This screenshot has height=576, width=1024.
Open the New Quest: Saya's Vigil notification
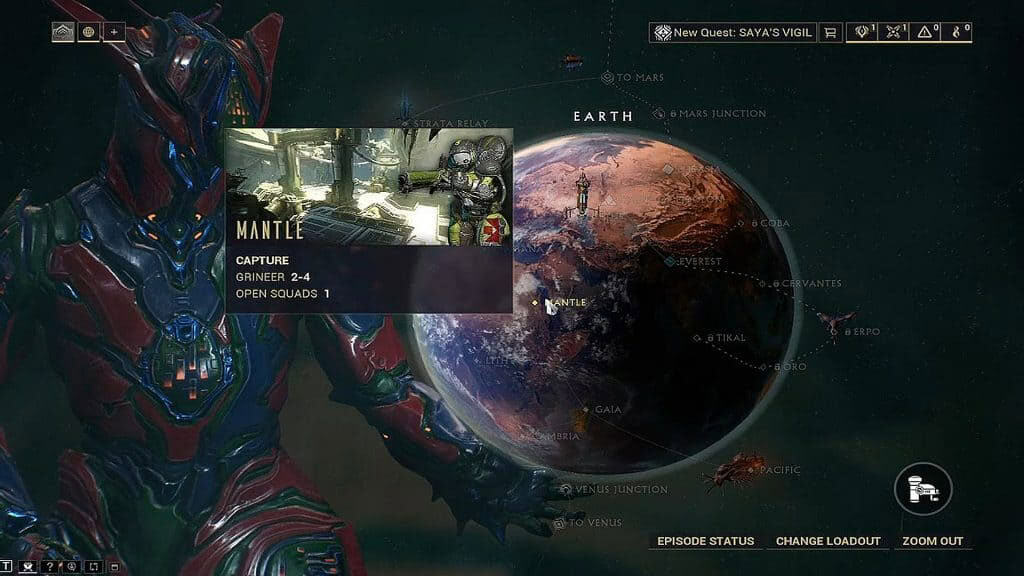point(732,32)
